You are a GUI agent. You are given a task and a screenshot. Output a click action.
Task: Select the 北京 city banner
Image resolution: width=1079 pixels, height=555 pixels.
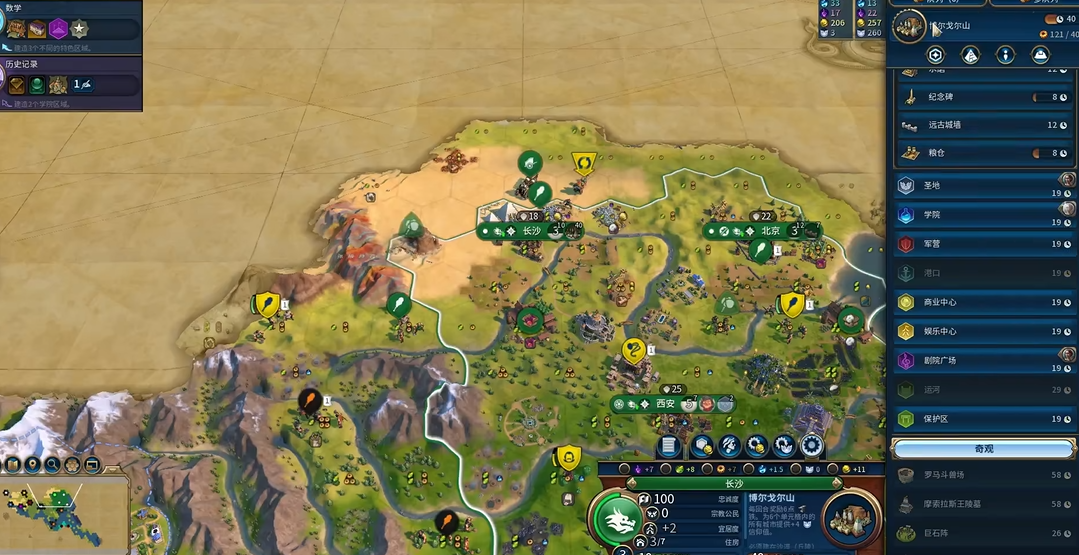[769, 230]
